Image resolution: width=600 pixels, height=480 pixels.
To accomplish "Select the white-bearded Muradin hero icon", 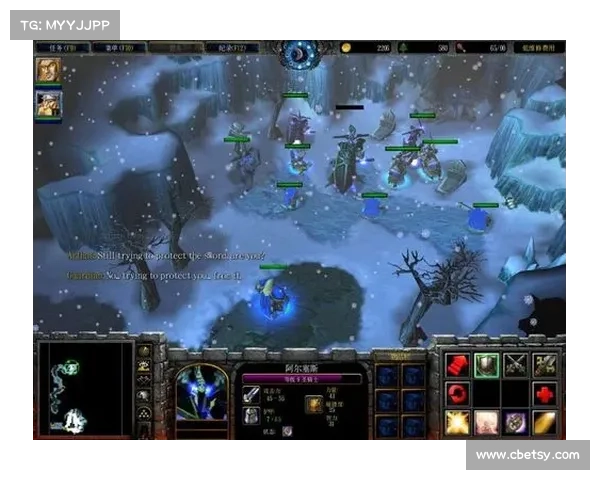I will click(x=48, y=102).
